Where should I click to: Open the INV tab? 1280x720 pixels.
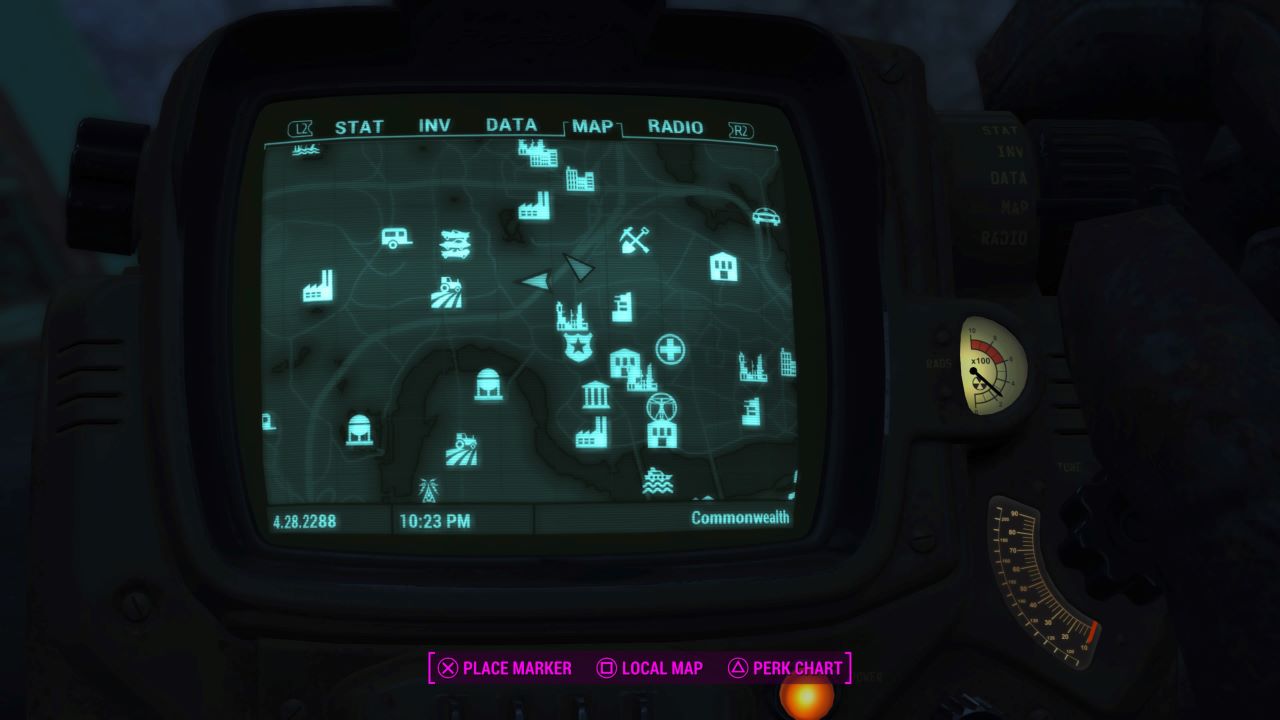pos(435,126)
